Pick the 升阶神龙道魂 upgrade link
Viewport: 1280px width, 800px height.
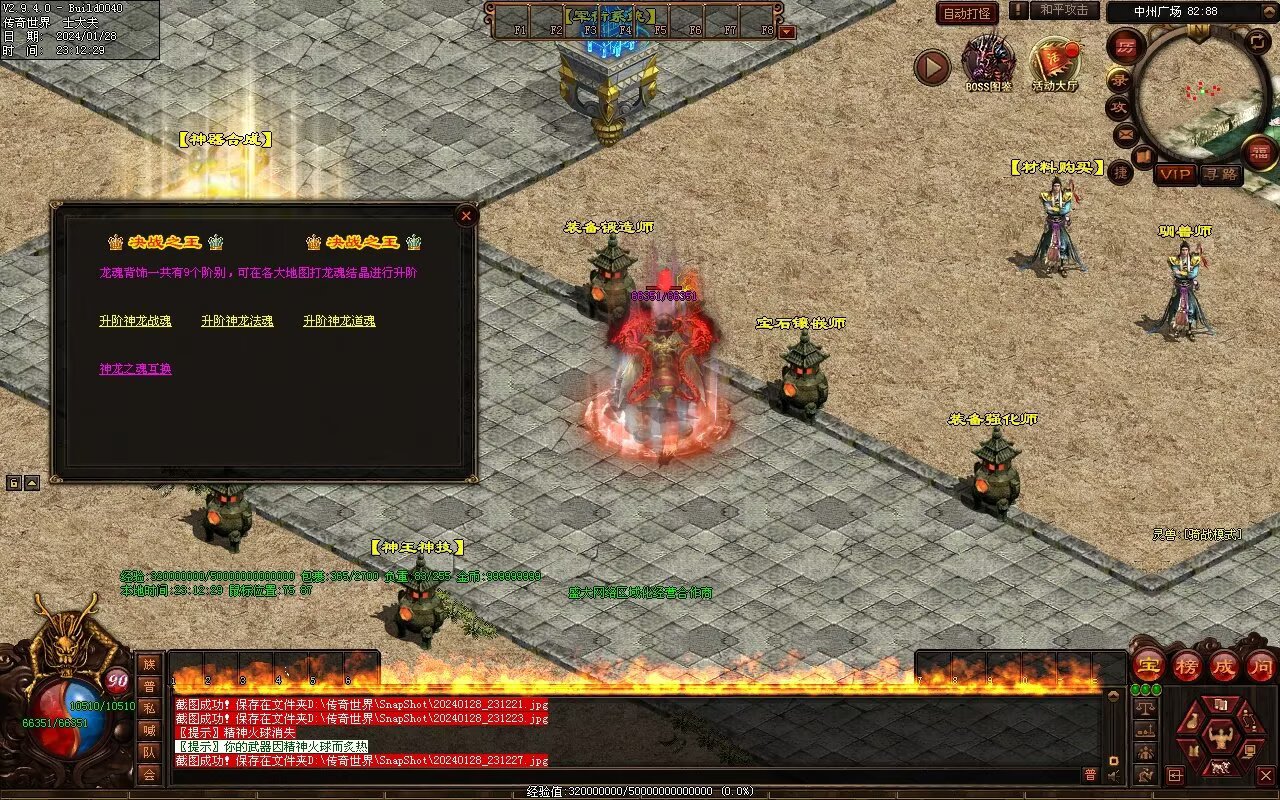(x=339, y=321)
